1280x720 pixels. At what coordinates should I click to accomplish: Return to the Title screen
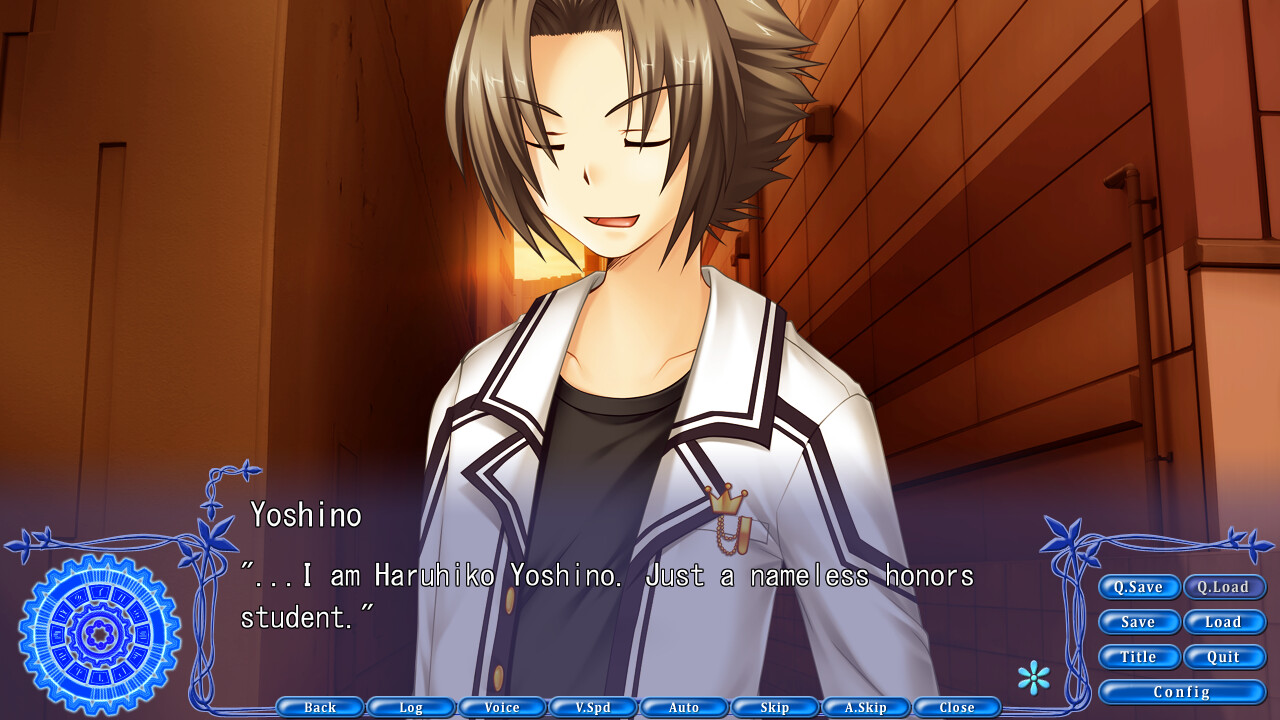click(x=1139, y=657)
